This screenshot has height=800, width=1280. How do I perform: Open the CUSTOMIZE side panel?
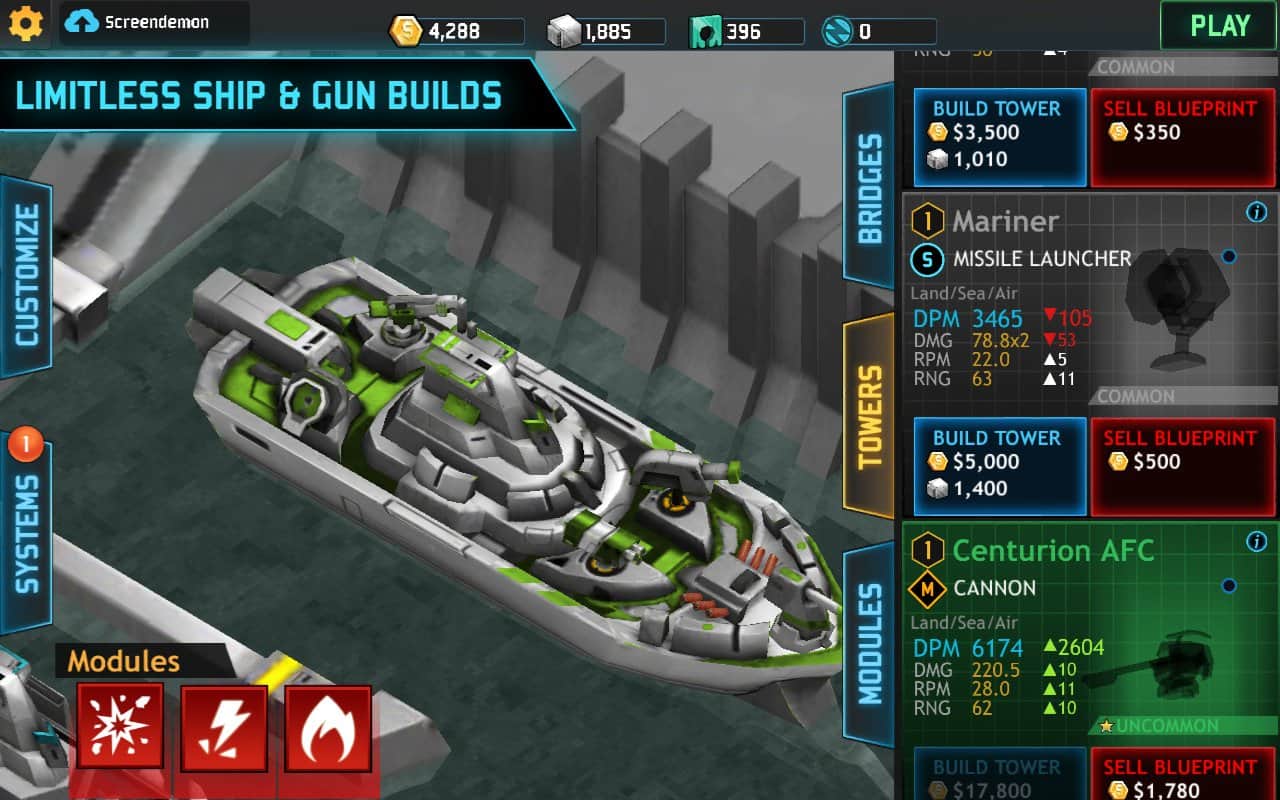26,276
